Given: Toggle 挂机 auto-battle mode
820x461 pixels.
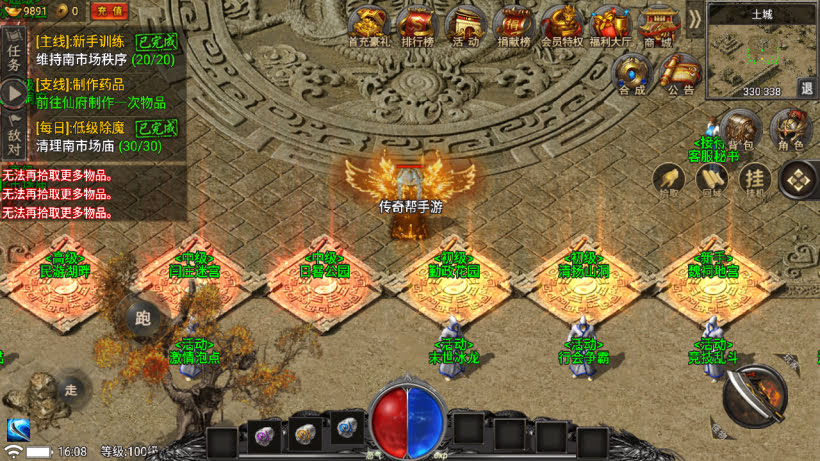Looking at the screenshot, I should (x=754, y=180).
